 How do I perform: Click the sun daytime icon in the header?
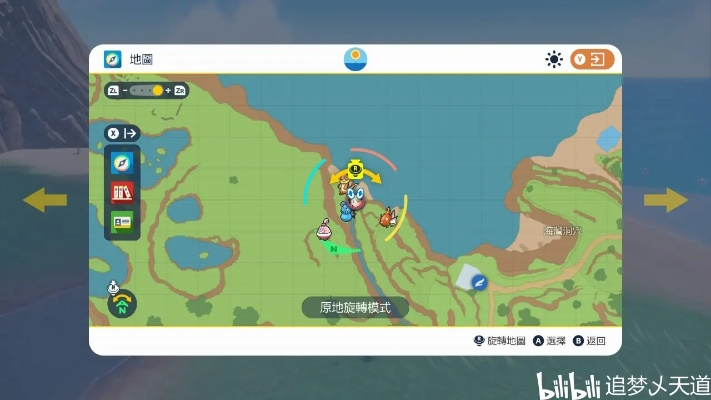click(x=554, y=59)
